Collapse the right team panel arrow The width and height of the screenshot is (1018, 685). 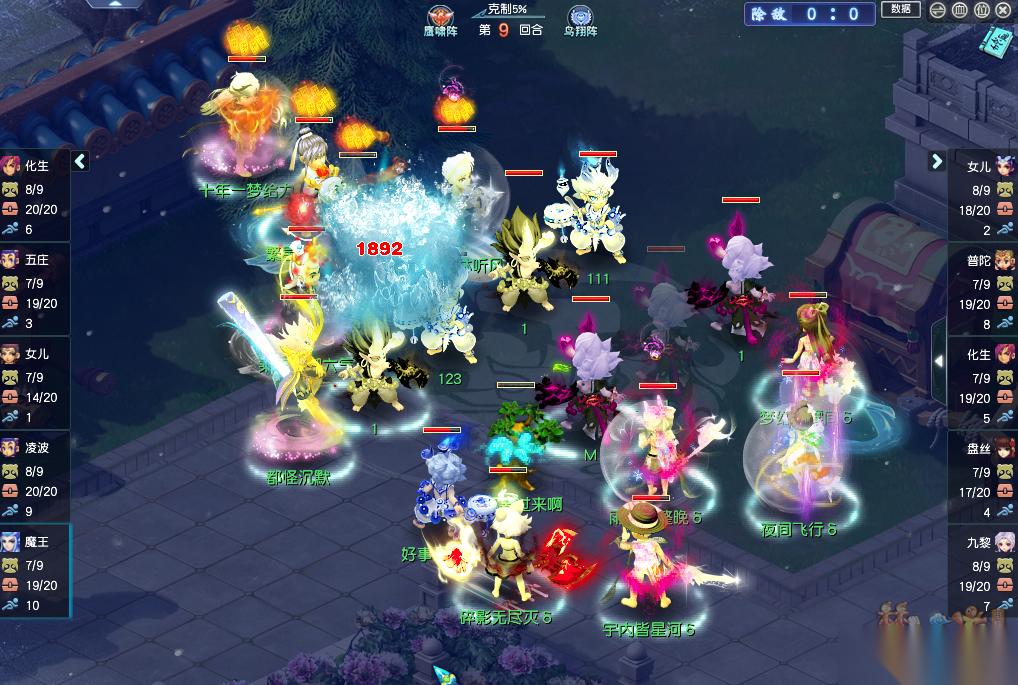coord(937,161)
